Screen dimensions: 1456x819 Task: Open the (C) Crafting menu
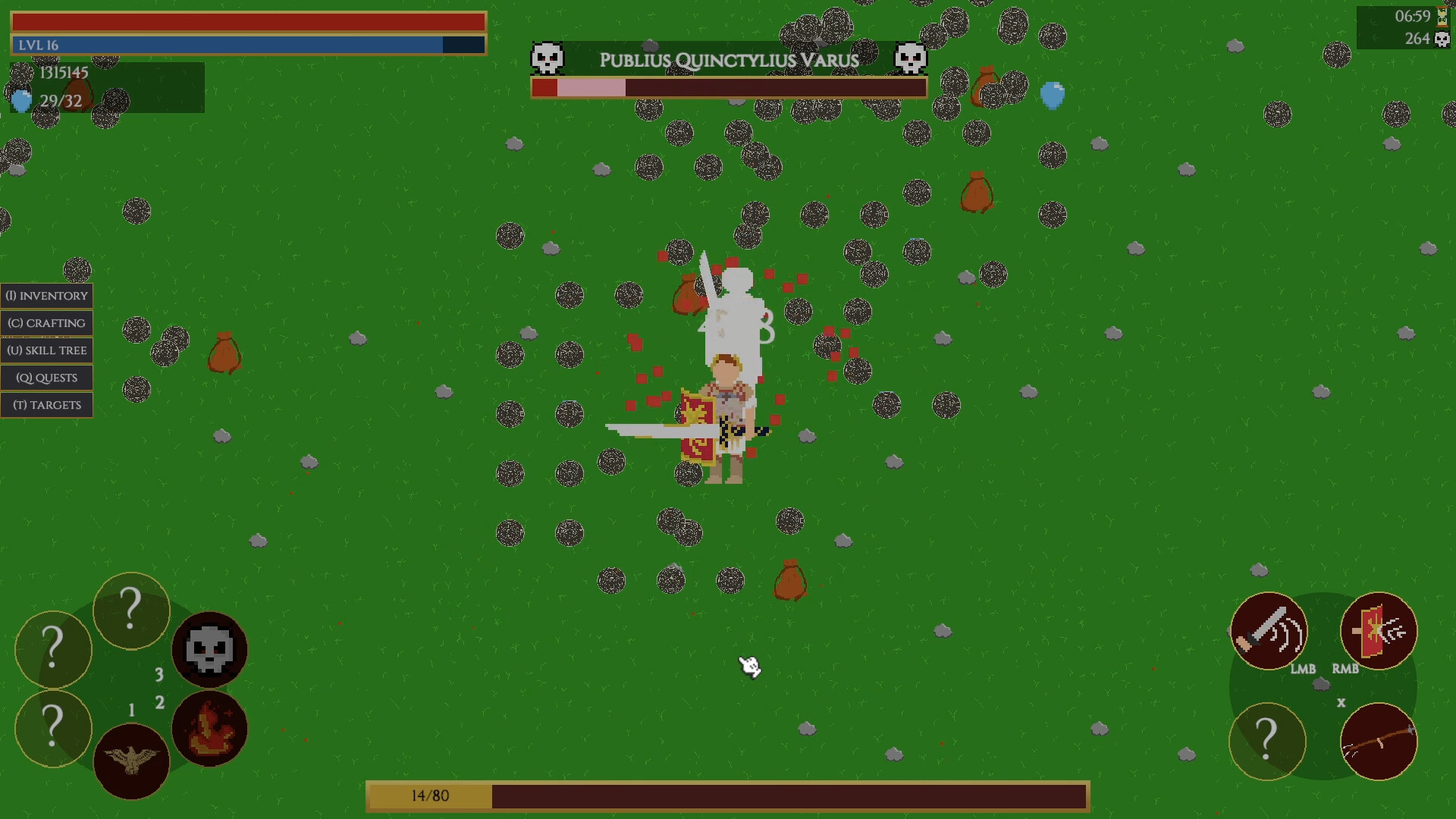point(46,322)
